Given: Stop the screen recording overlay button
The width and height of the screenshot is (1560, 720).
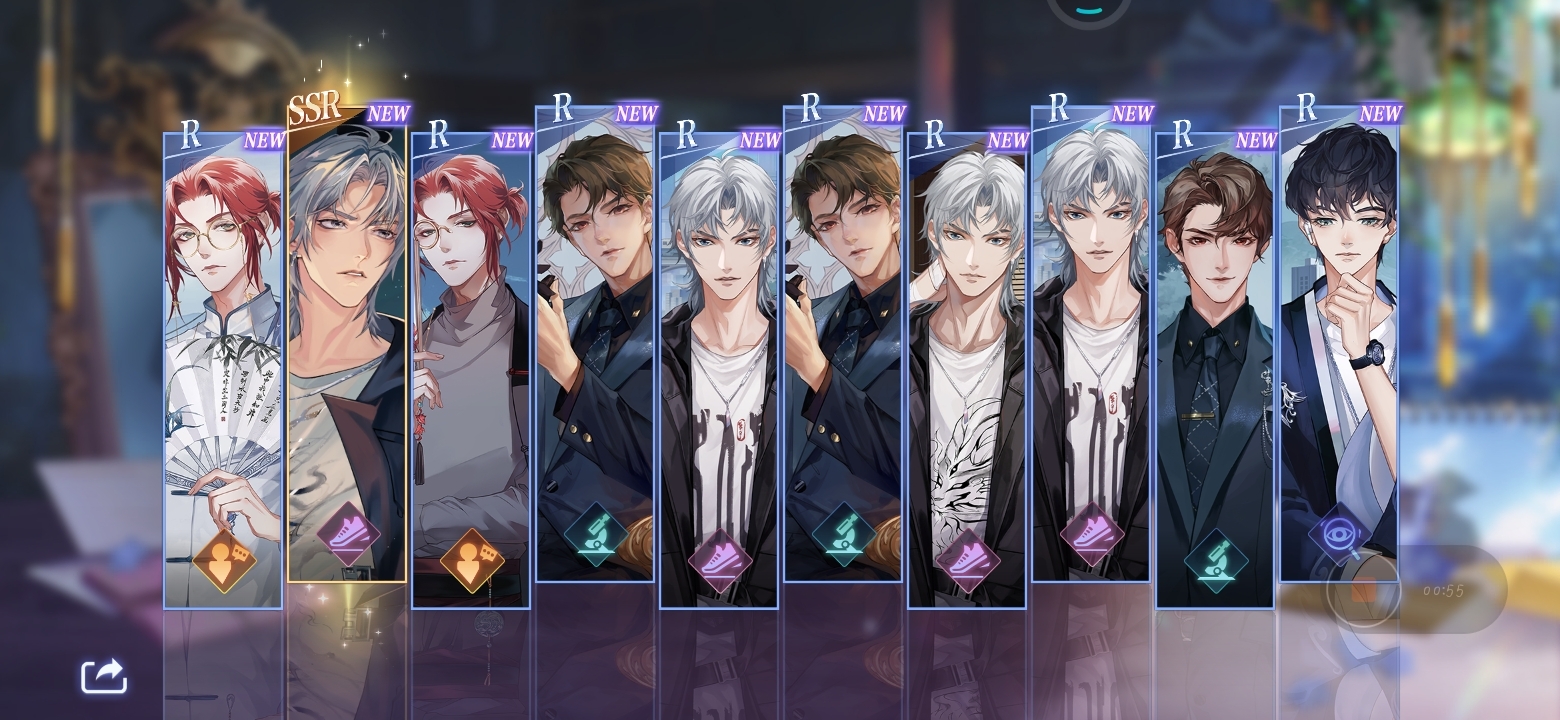Looking at the screenshot, I should click(1363, 591).
